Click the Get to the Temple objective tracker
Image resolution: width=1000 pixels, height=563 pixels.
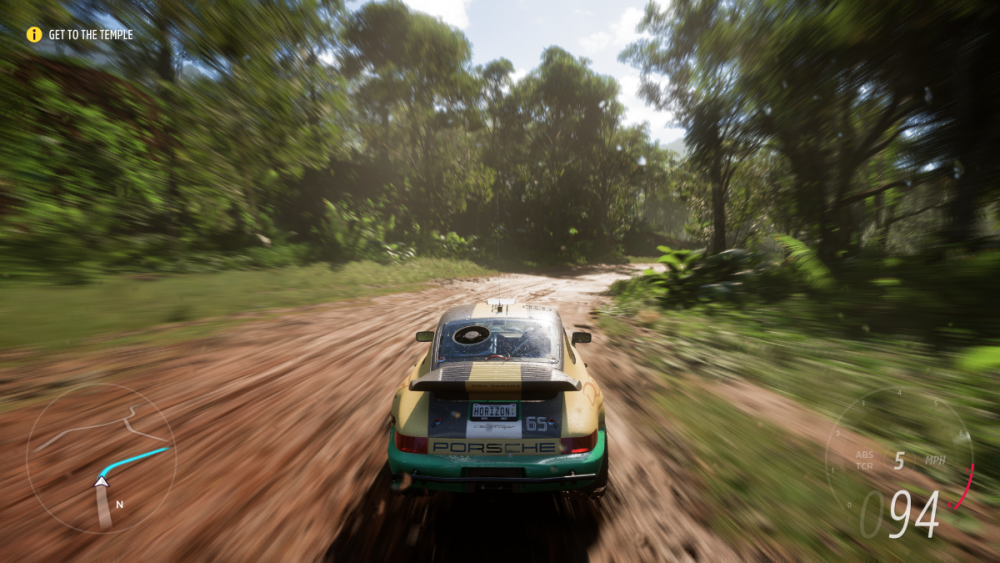80,34
